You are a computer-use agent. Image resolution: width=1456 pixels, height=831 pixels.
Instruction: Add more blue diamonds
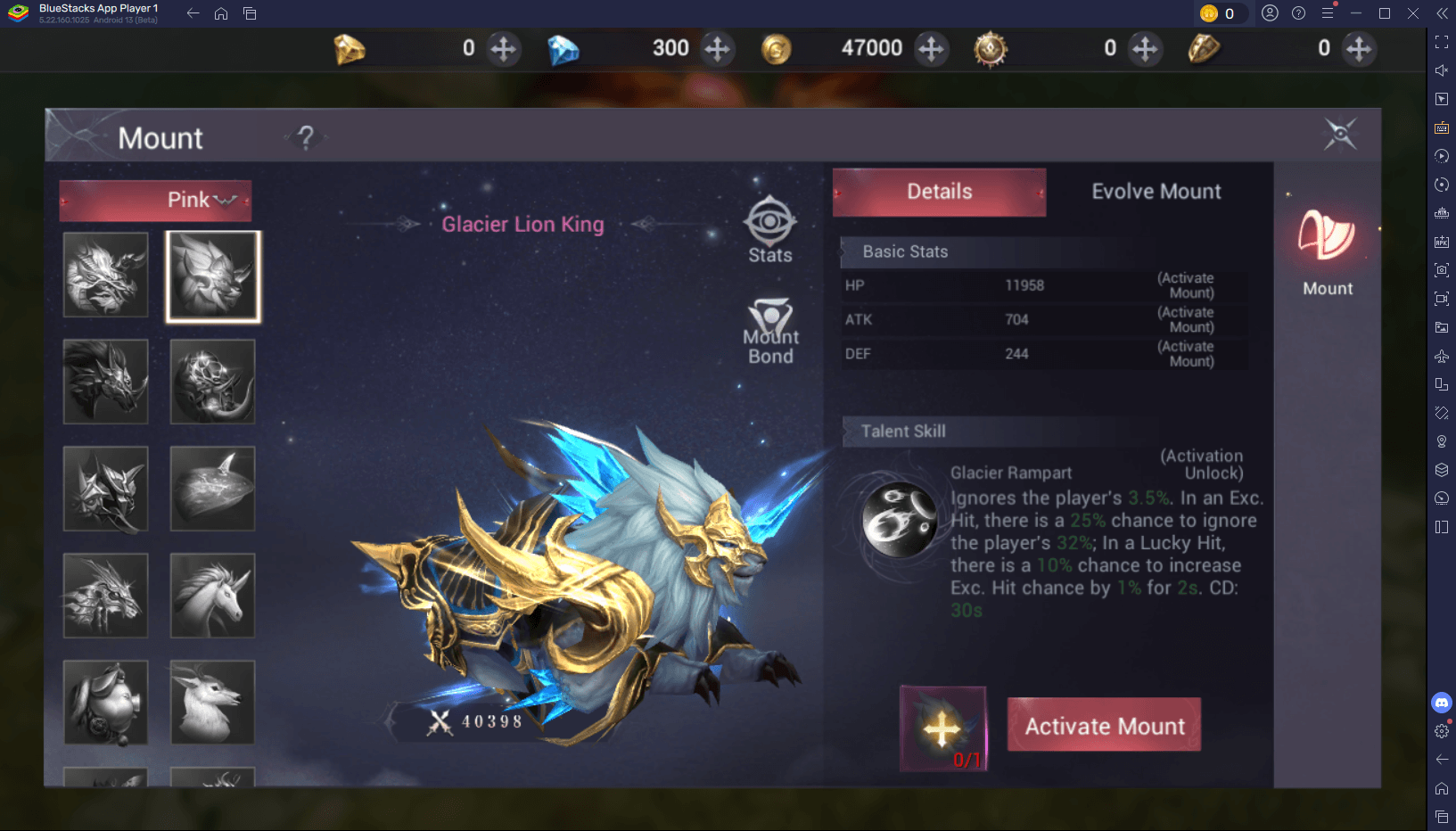click(x=717, y=48)
